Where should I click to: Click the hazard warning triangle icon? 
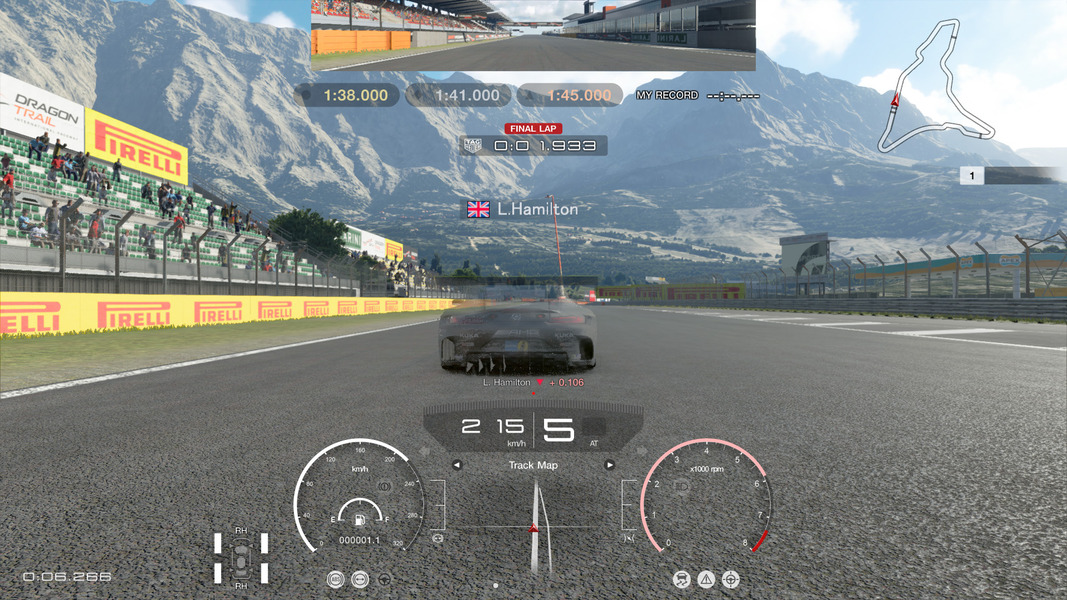(707, 579)
